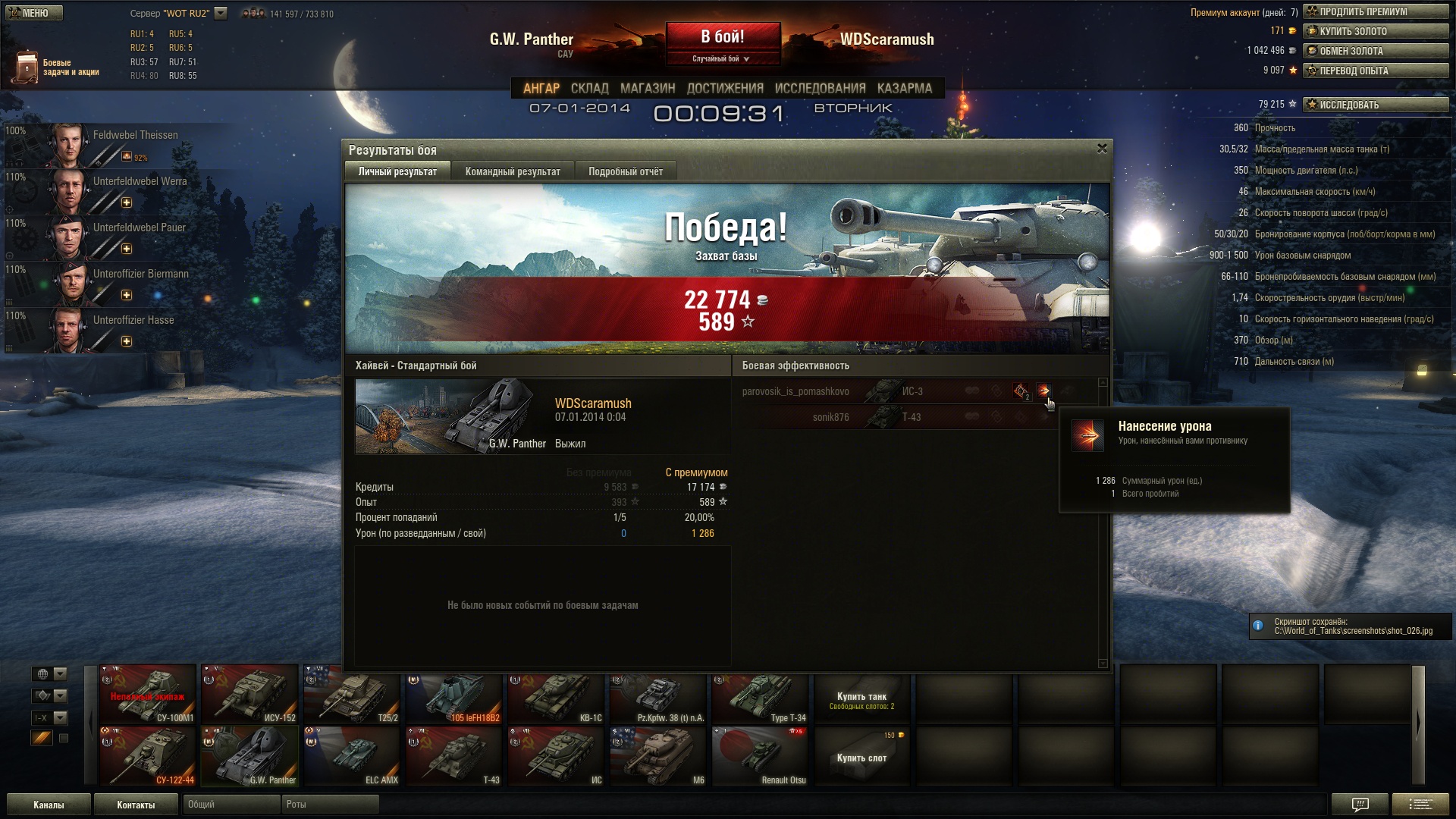Choose КУПИТЬ ЗОЛОТО button
The height and width of the screenshot is (819, 1456).
(x=1376, y=31)
